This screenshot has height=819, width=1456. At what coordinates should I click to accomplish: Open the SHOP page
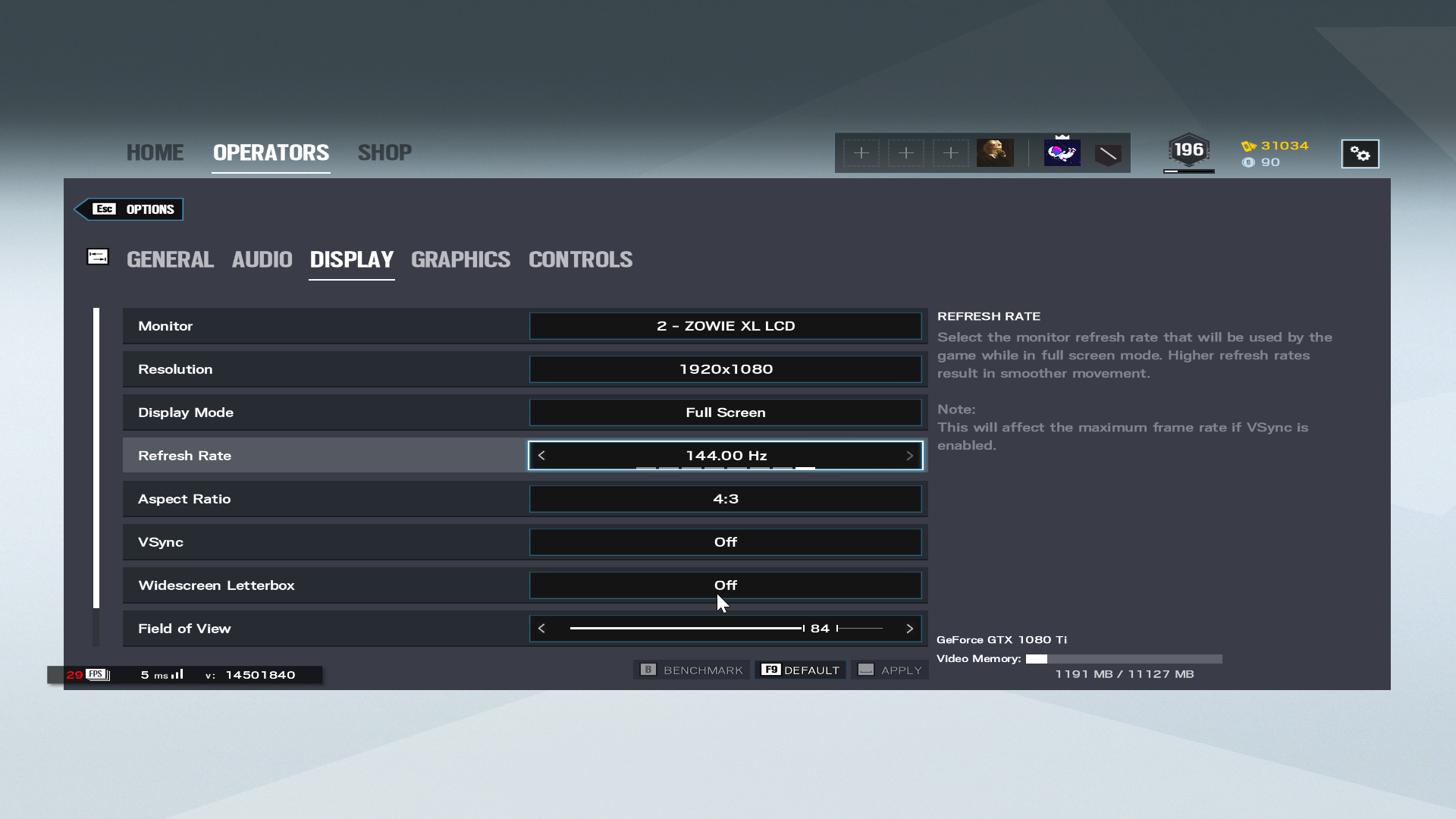[x=384, y=152]
